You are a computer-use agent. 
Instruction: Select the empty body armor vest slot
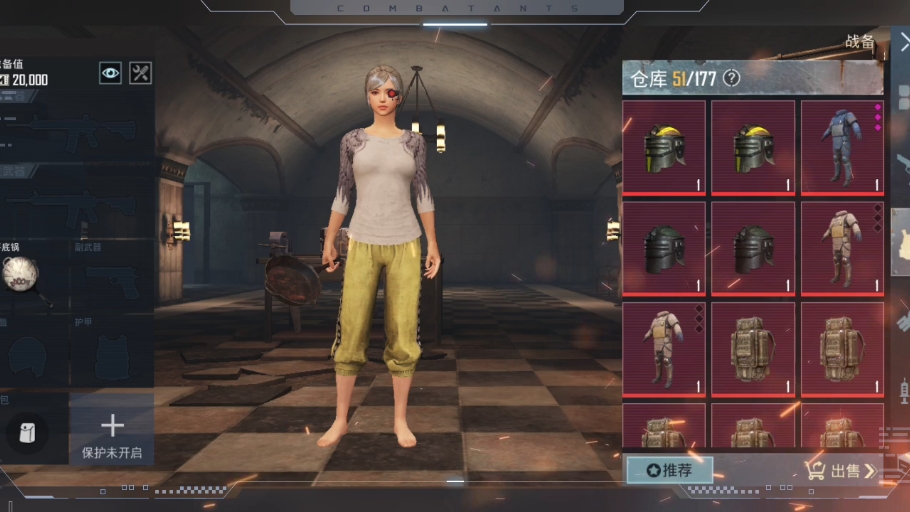point(111,353)
